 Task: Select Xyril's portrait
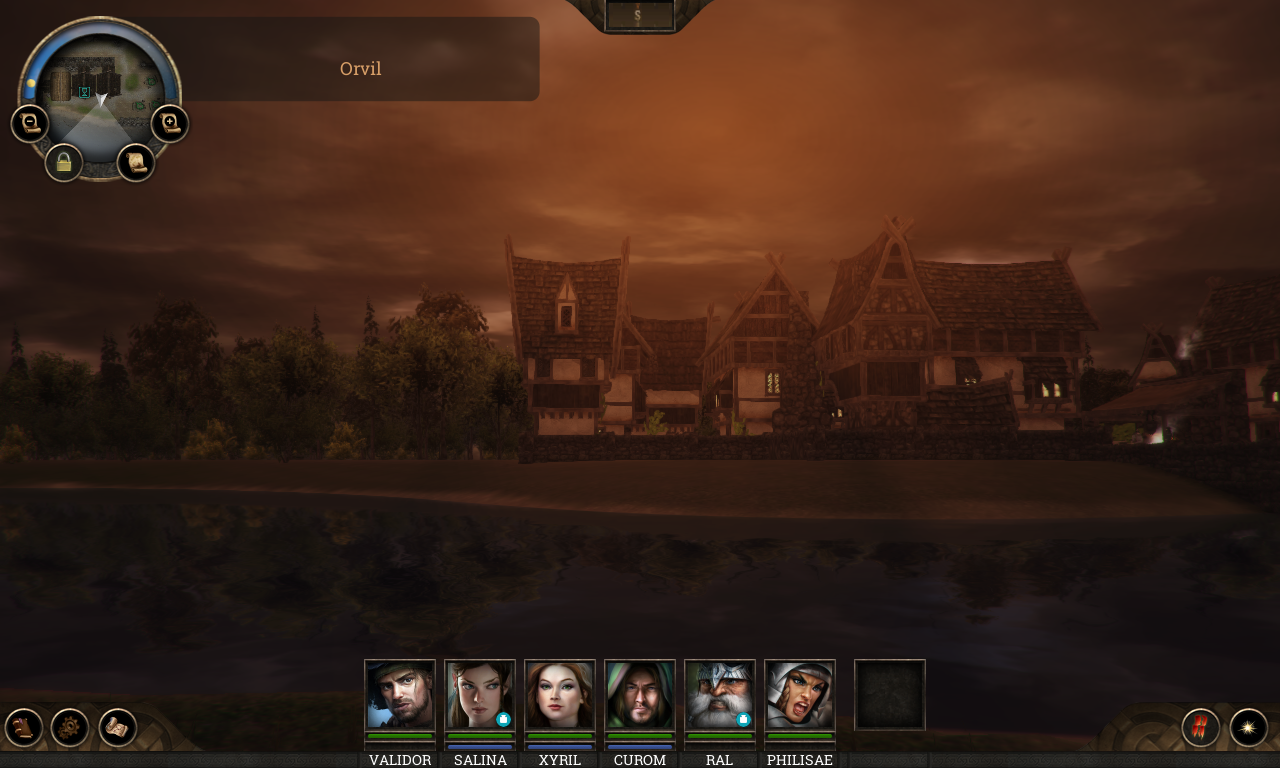pyautogui.click(x=559, y=694)
